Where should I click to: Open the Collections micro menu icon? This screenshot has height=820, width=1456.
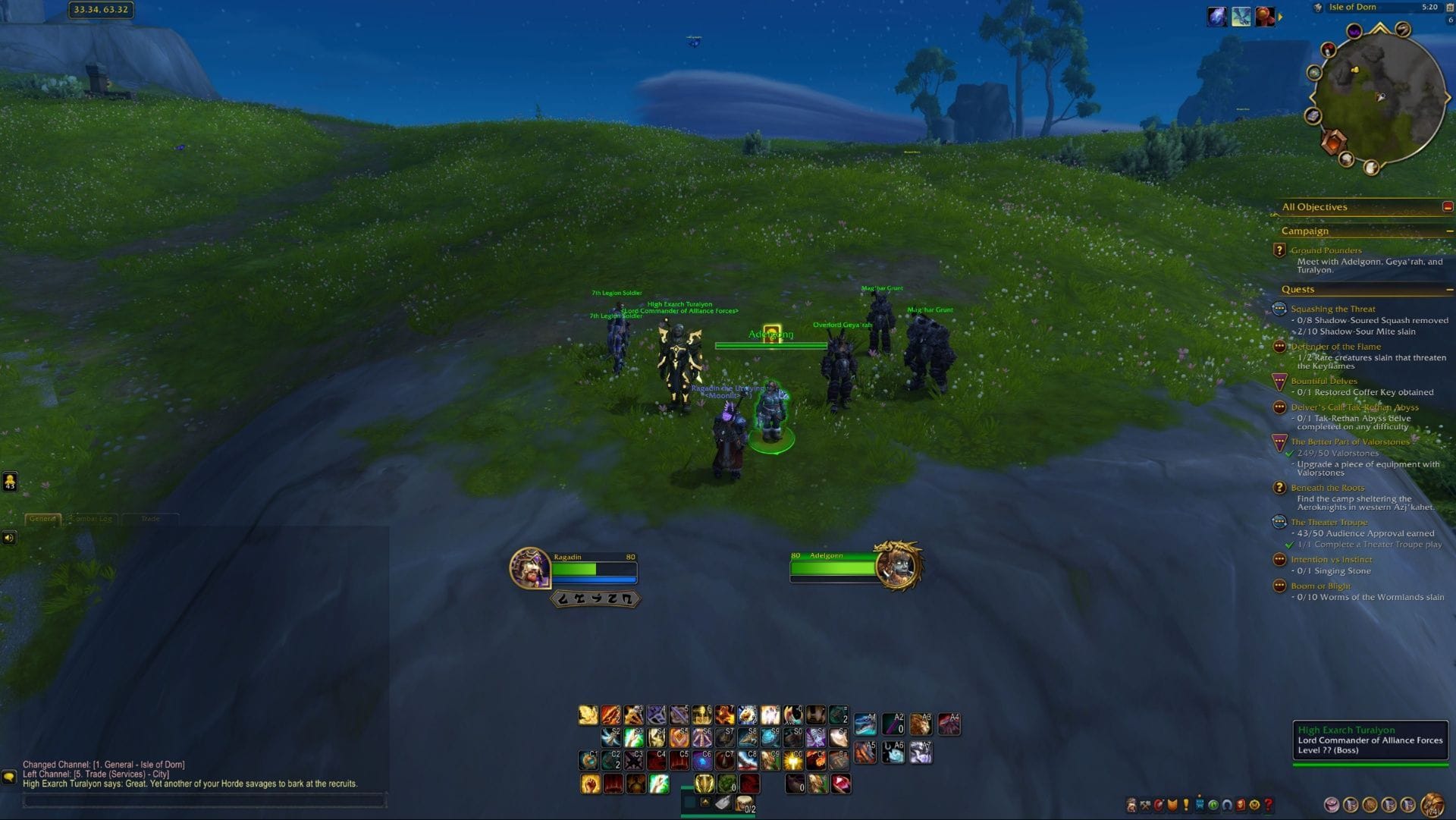(1229, 805)
